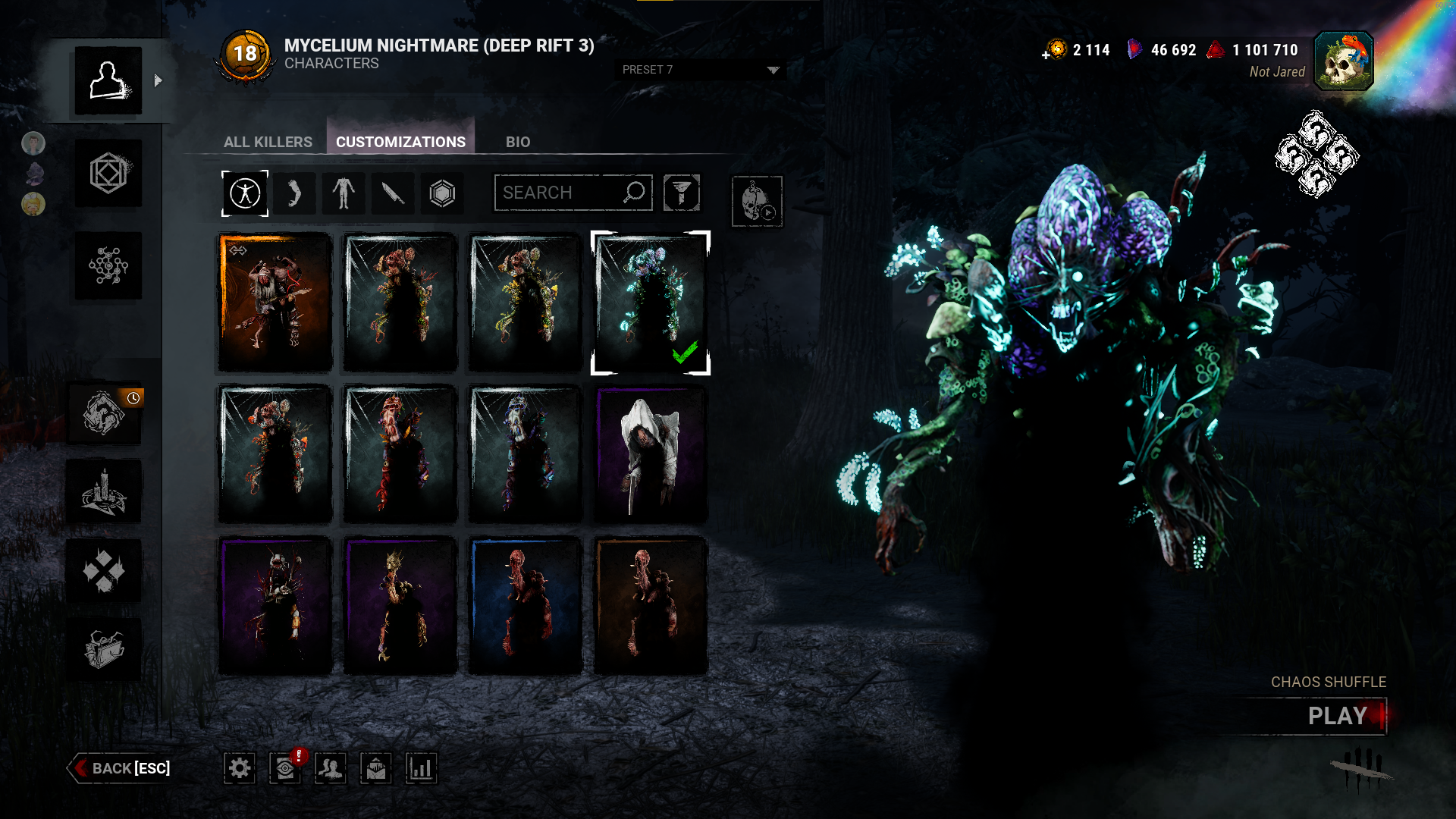Open the cosmetic filter funnel button

(x=681, y=193)
